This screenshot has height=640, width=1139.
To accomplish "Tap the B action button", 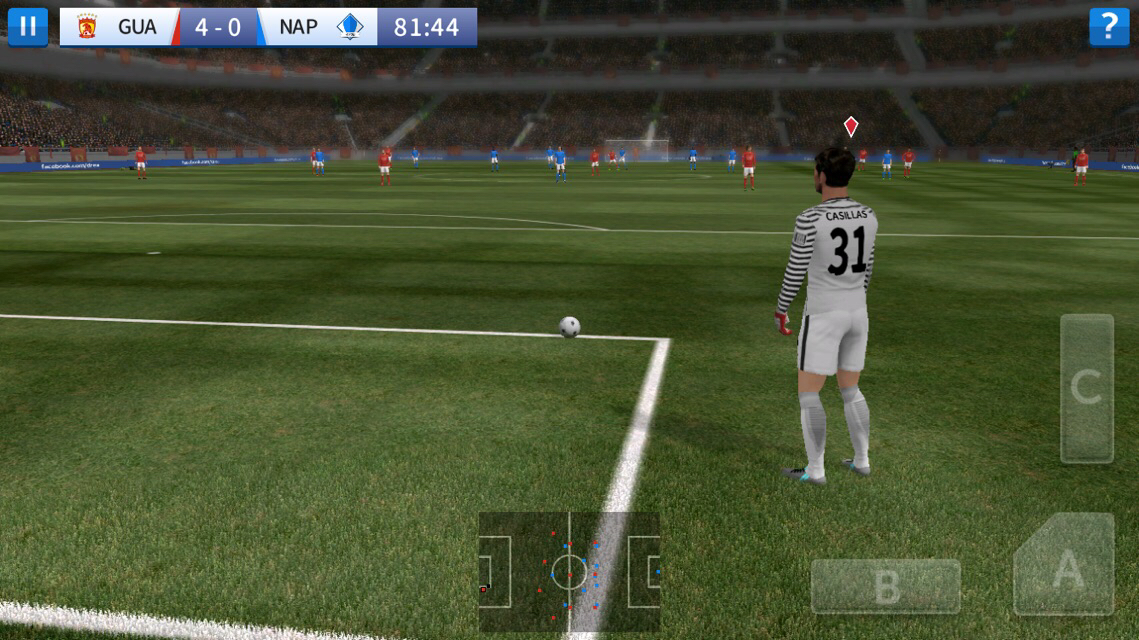I will pyautogui.click(x=885, y=586).
